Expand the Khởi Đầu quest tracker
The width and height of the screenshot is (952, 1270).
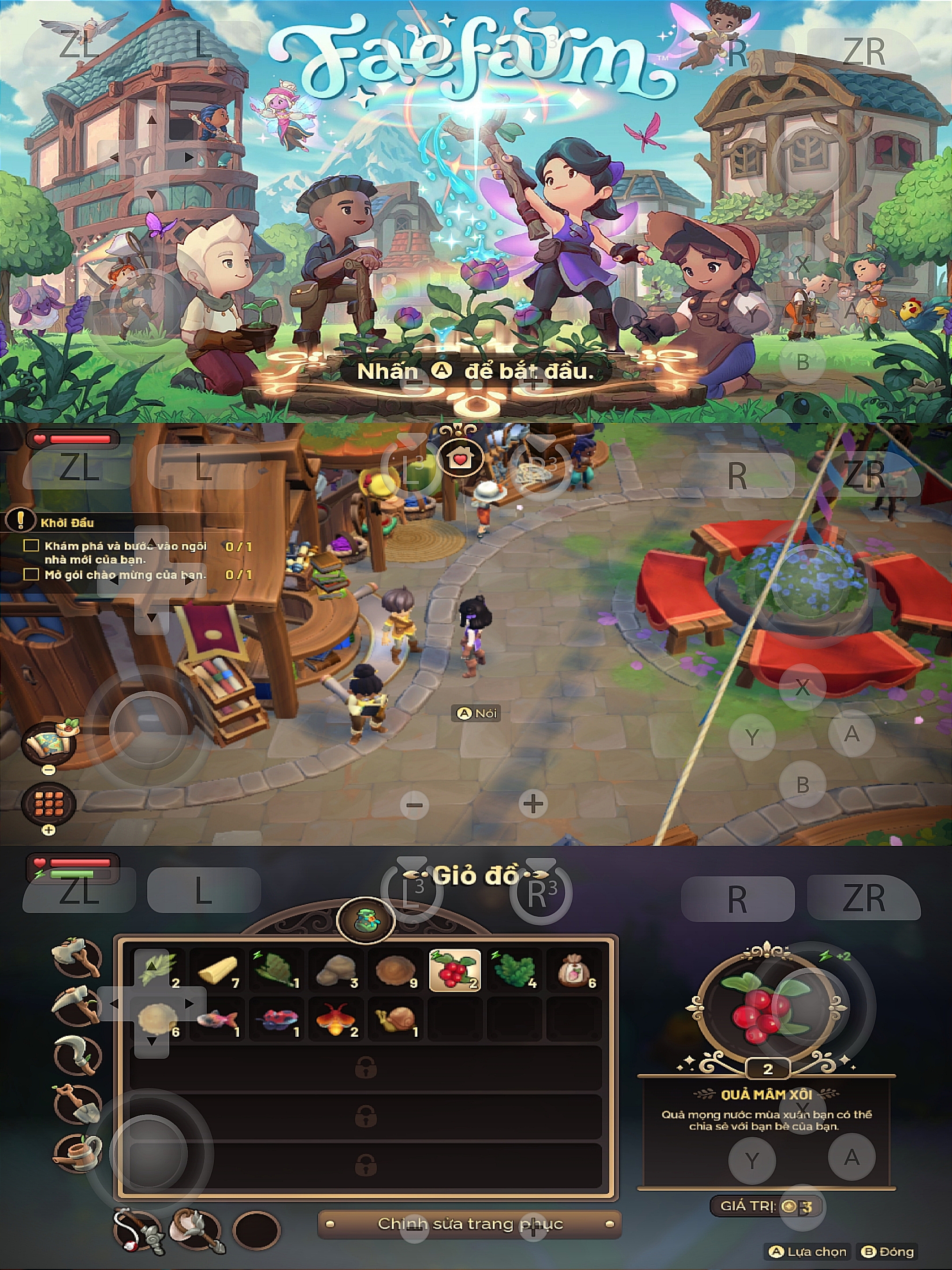point(67,523)
